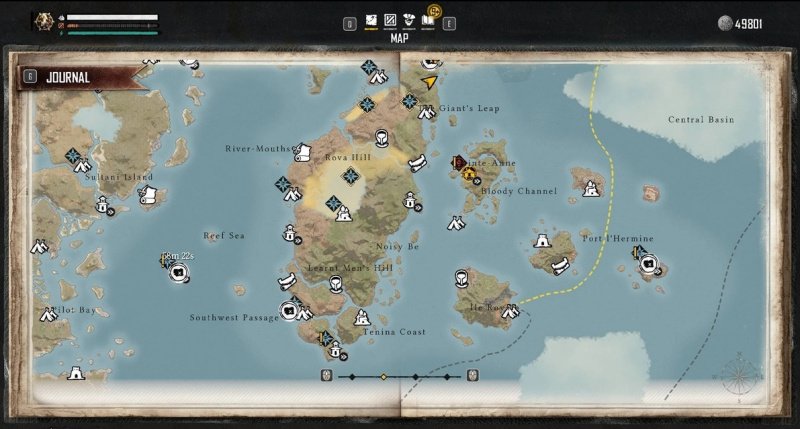This screenshot has height=429, width=800.
Task: Select the Sainte-Anne outpost marker
Action: (468, 174)
